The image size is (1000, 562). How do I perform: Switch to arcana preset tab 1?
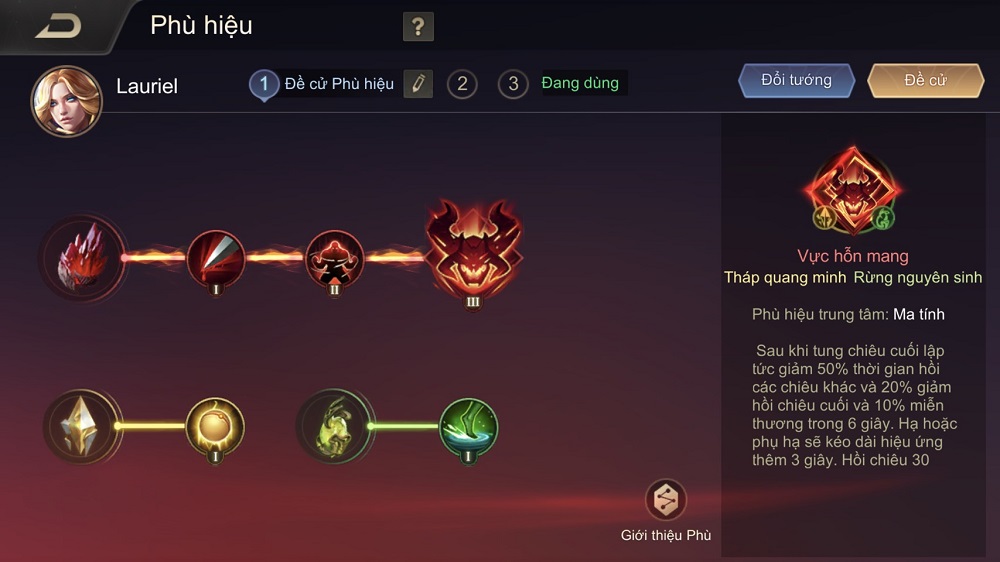pos(264,84)
